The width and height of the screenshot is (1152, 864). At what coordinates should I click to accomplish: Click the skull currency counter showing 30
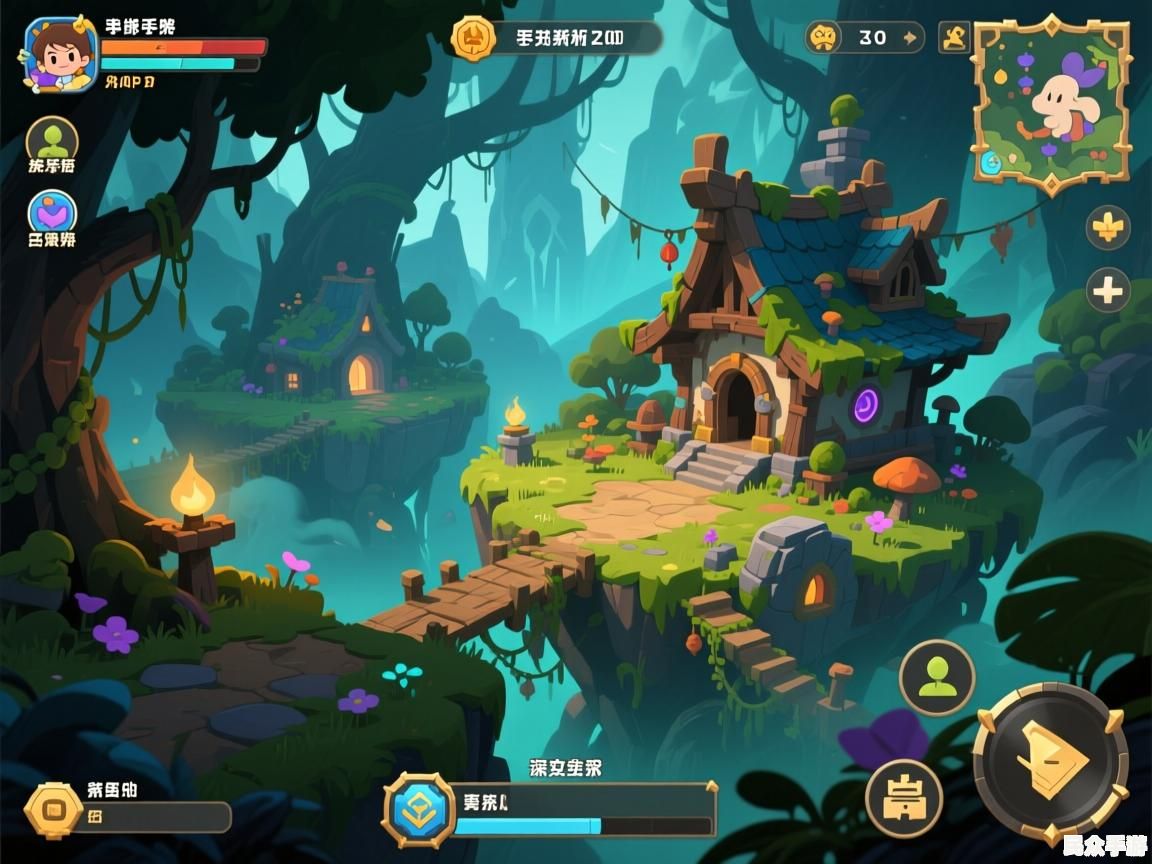[x=865, y=38]
